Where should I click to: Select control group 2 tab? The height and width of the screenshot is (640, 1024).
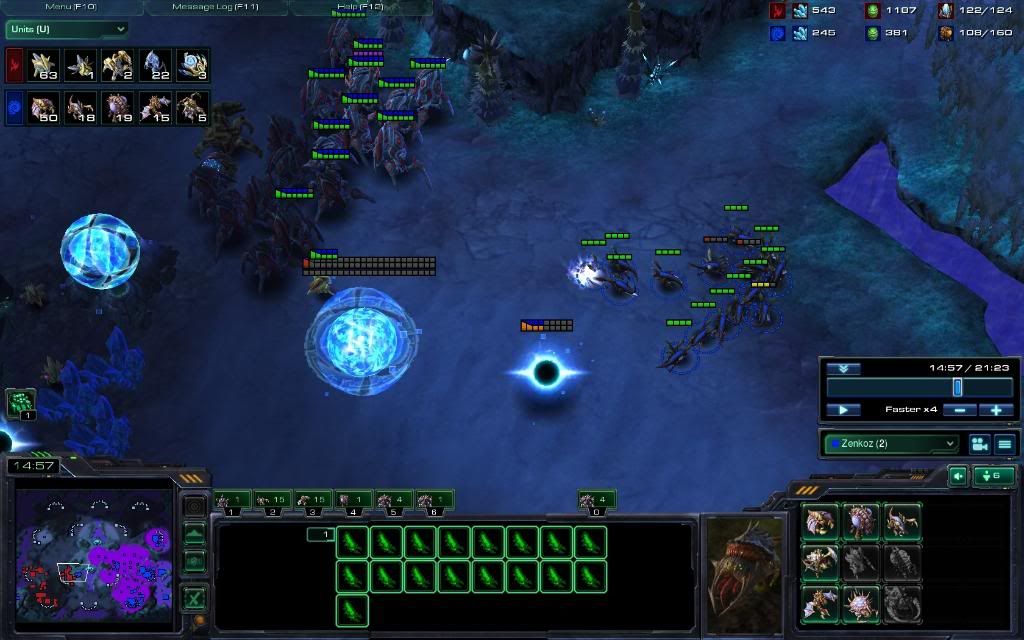(x=273, y=500)
